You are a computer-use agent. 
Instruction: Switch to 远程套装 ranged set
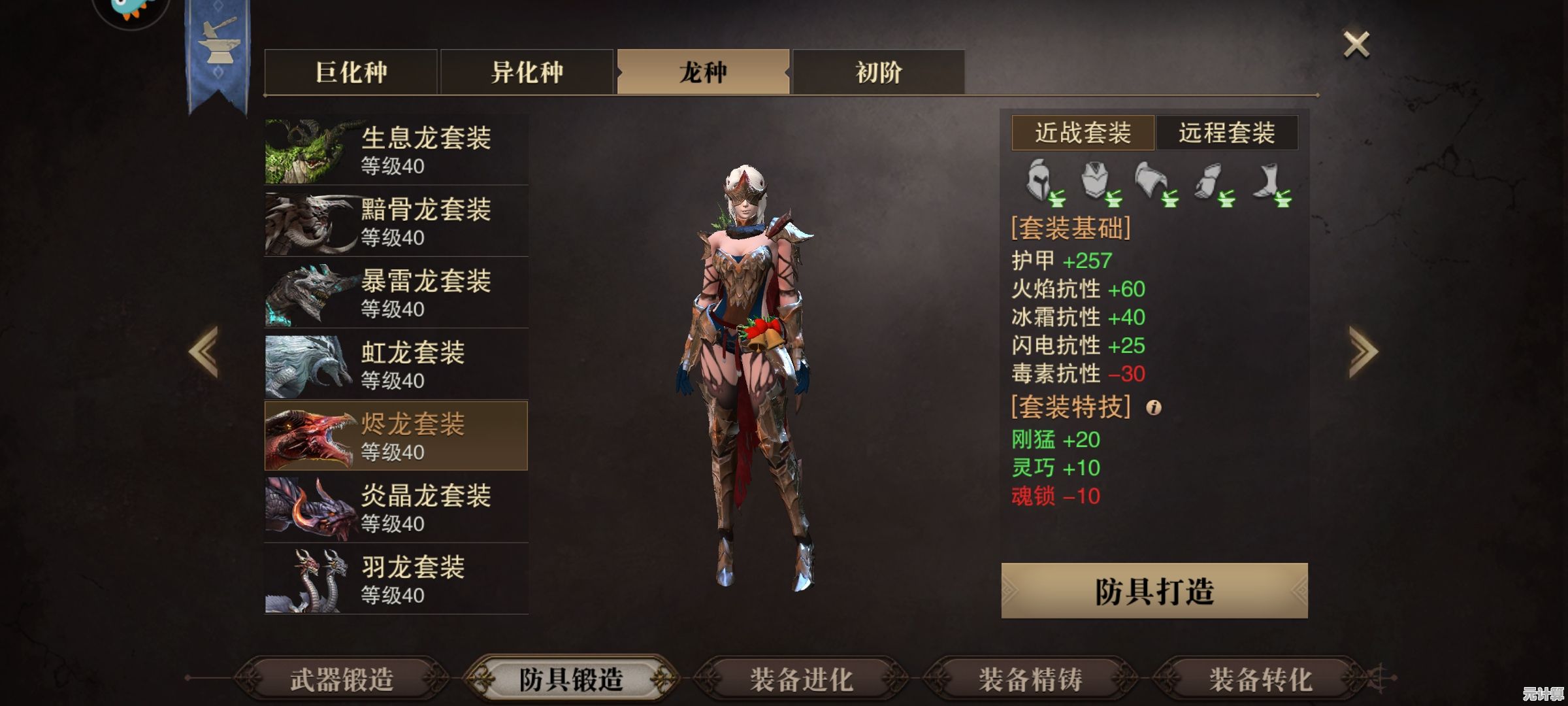[1226, 133]
